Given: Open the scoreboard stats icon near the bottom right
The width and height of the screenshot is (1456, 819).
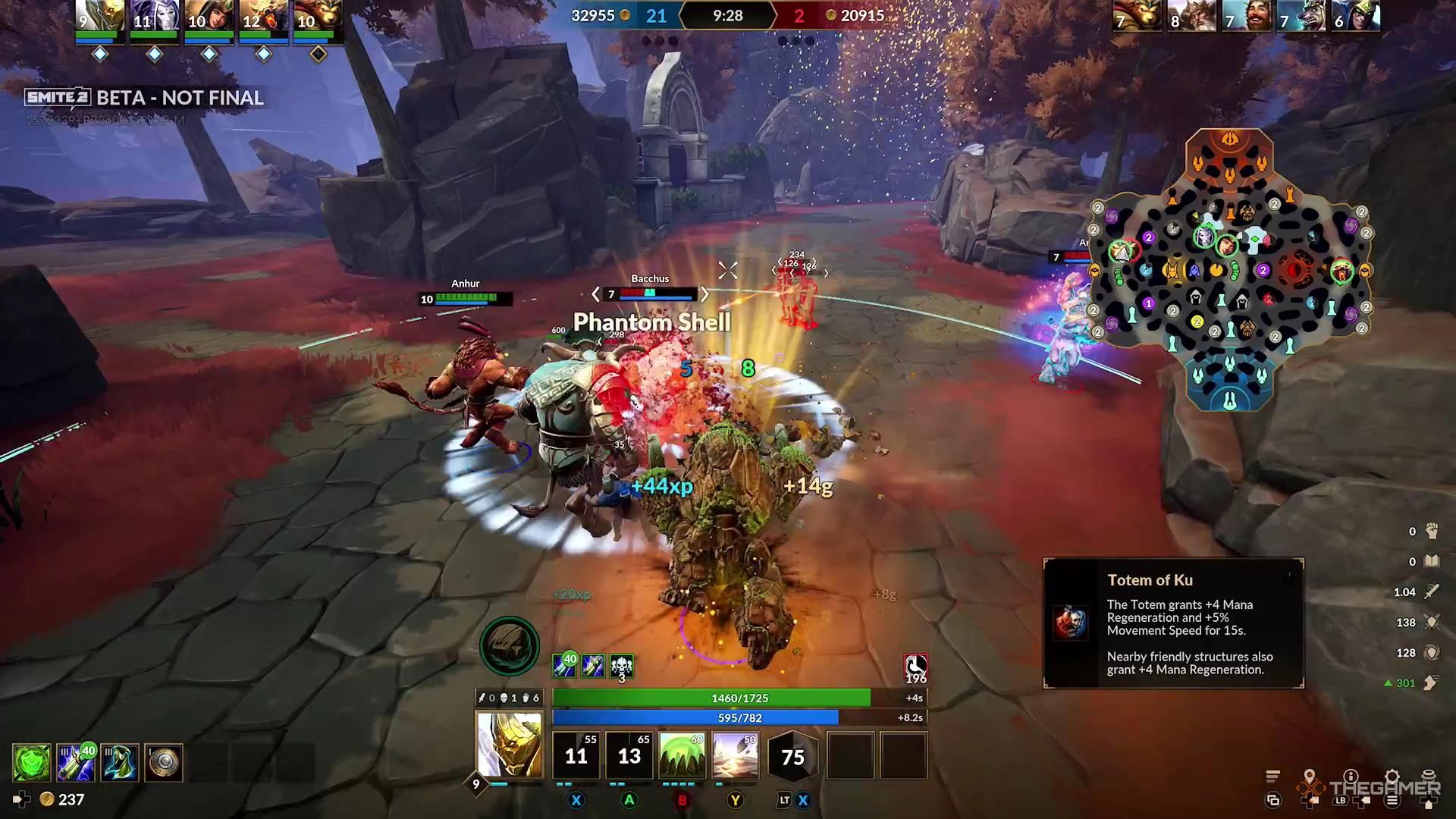Looking at the screenshot, I should coord(1272,775).
